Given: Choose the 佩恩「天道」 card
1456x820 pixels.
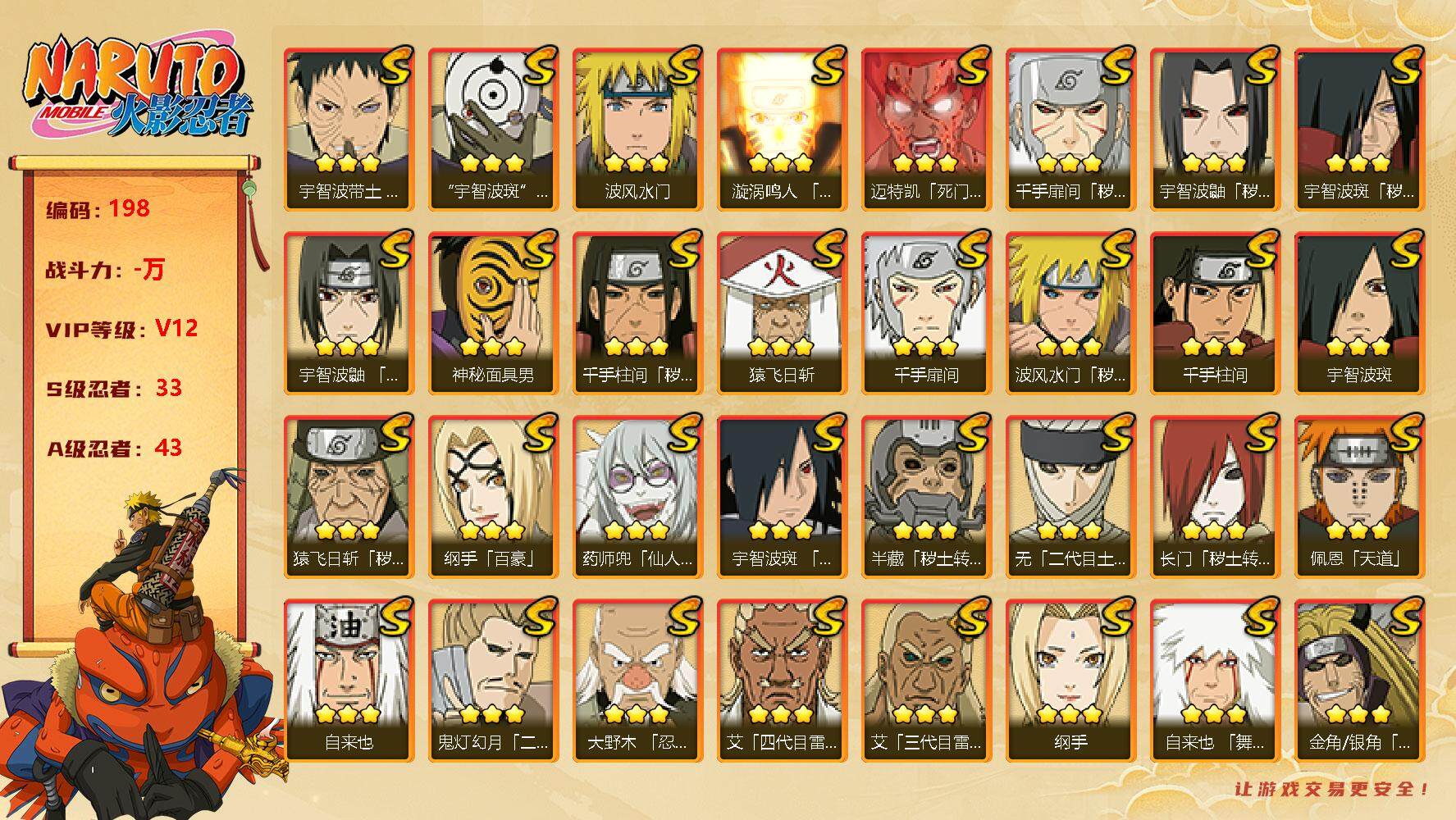Looking at the screenshot, I should coord(1359,495).
